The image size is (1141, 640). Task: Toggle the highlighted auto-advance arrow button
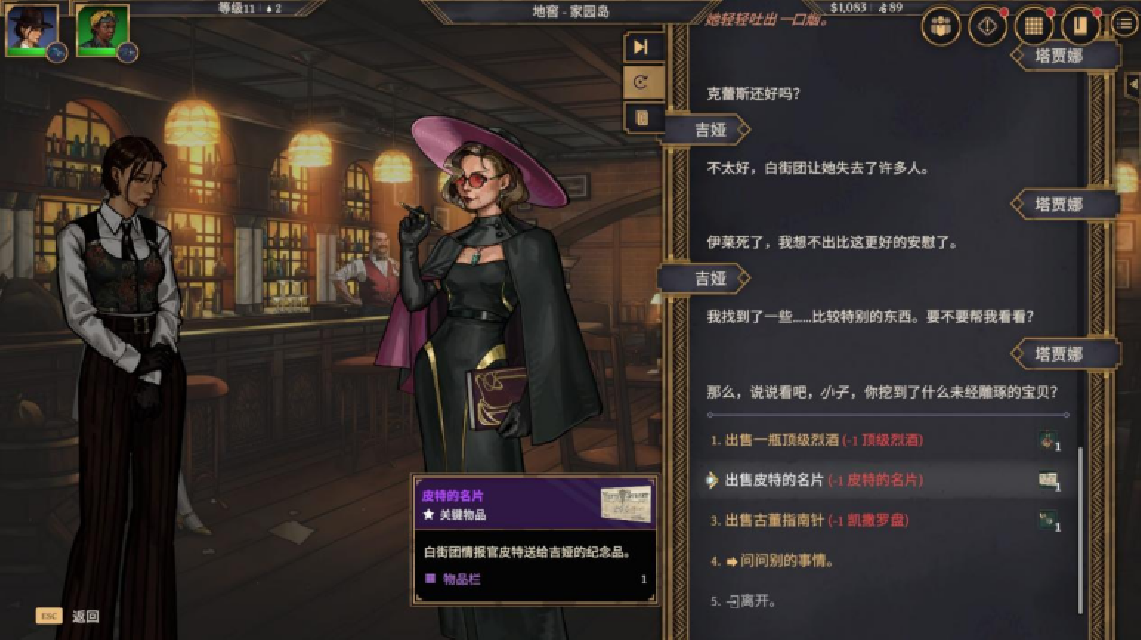[x=641, y=82]
